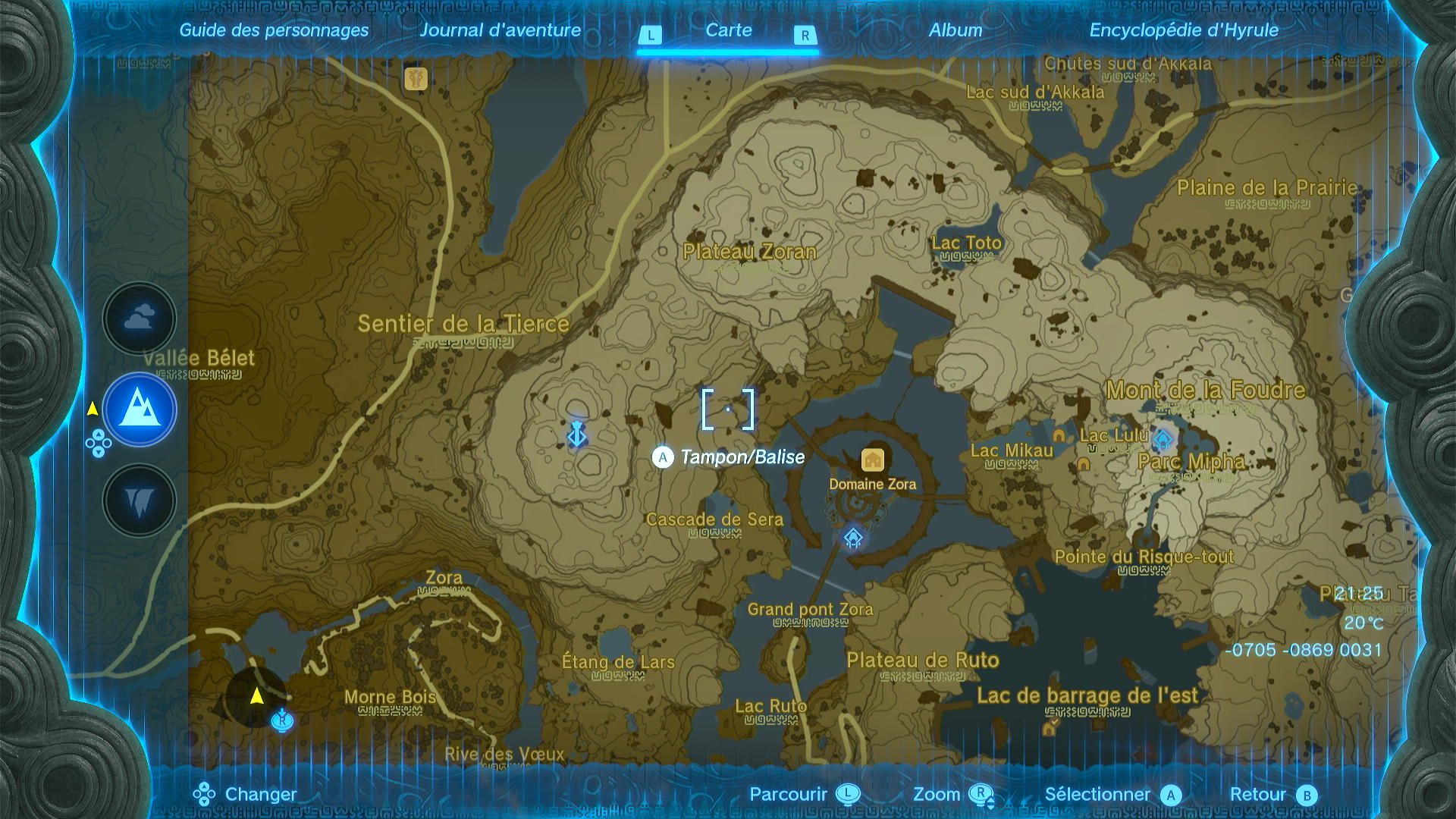
Task: Open the Album tab
Action: pos(956,30)
